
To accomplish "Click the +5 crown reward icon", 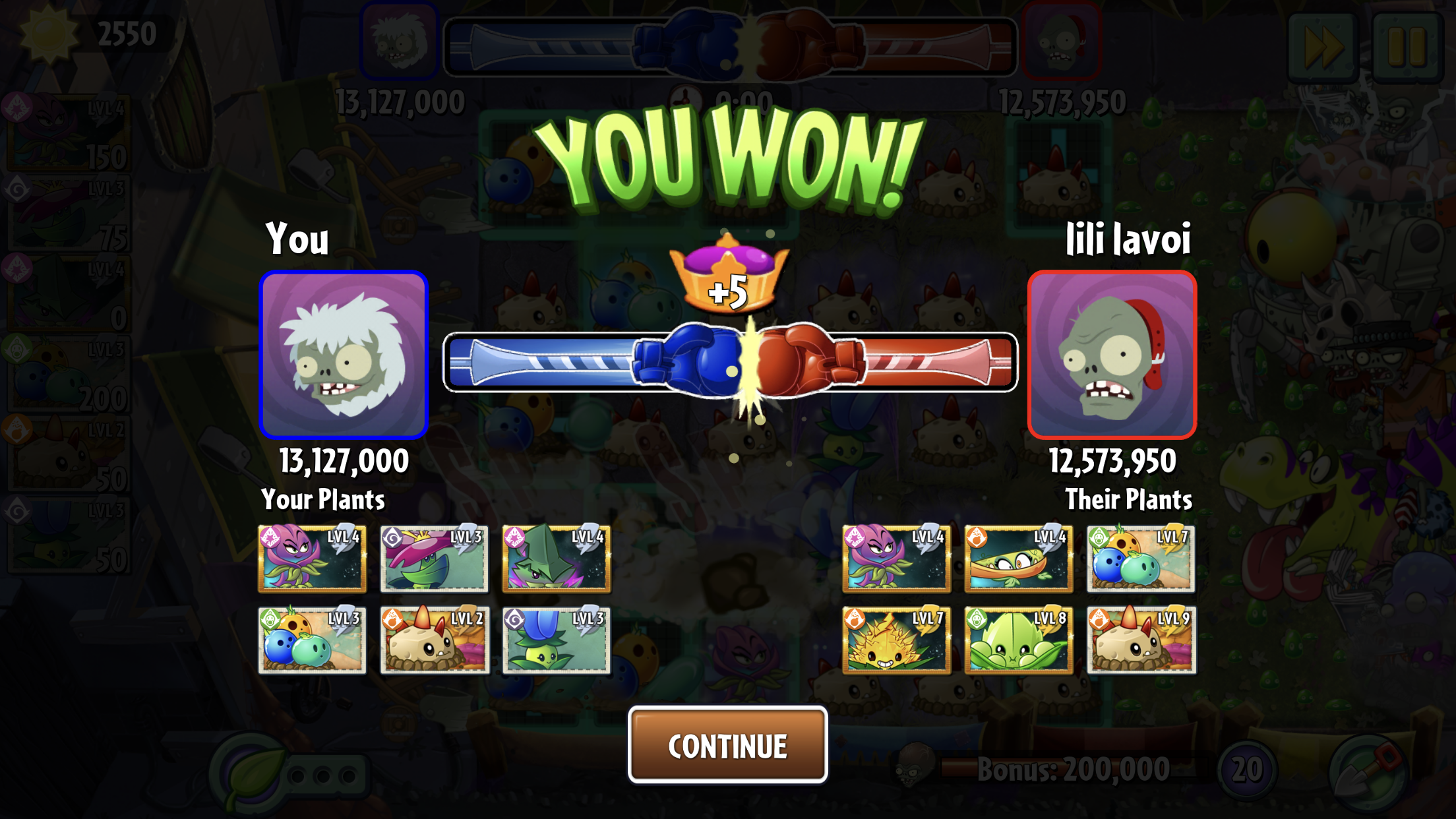I will pos(728,277).
